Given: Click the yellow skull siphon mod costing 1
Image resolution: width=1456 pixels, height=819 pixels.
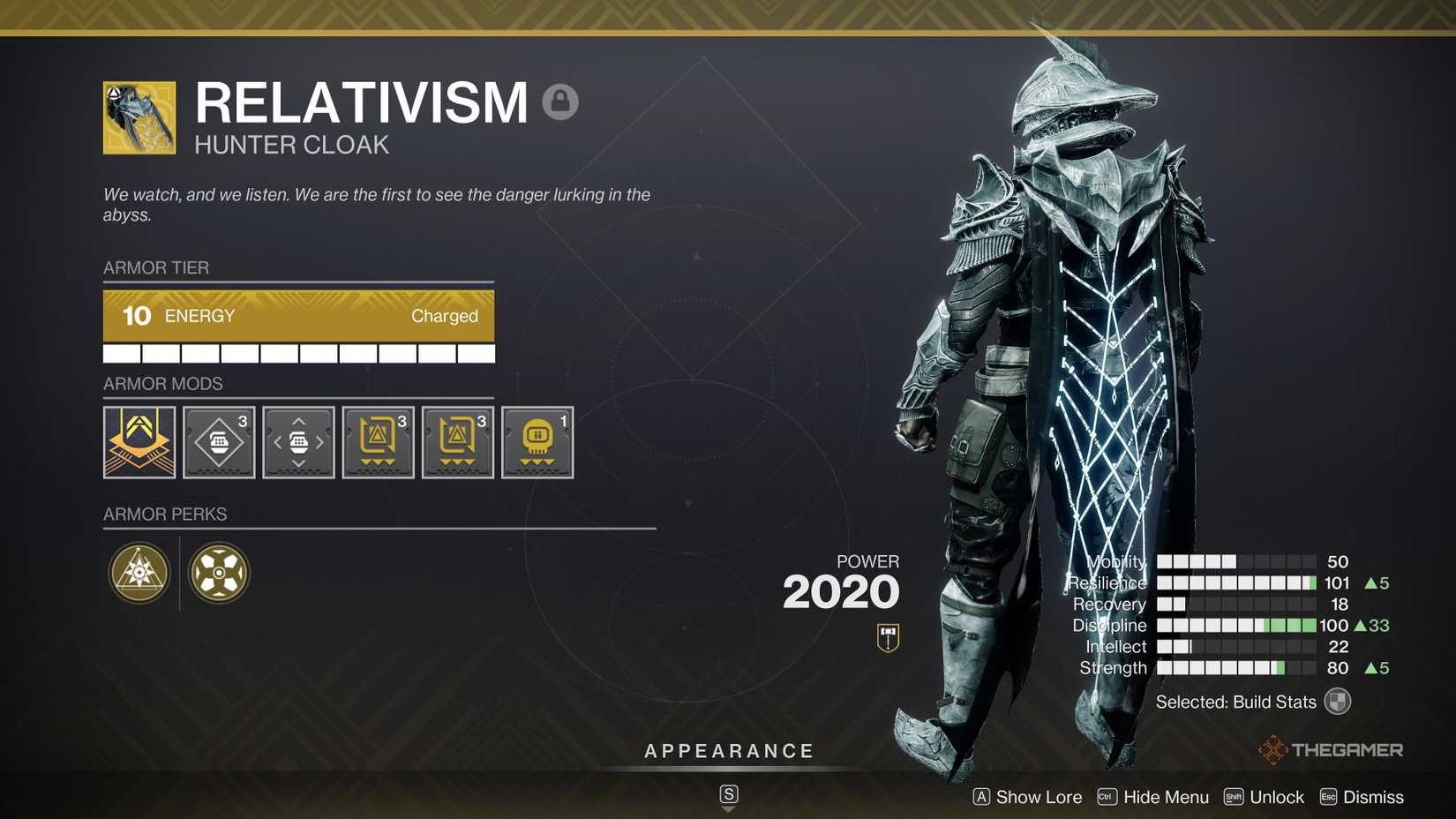Looking at the screenshot, I should tap(537, 442).
